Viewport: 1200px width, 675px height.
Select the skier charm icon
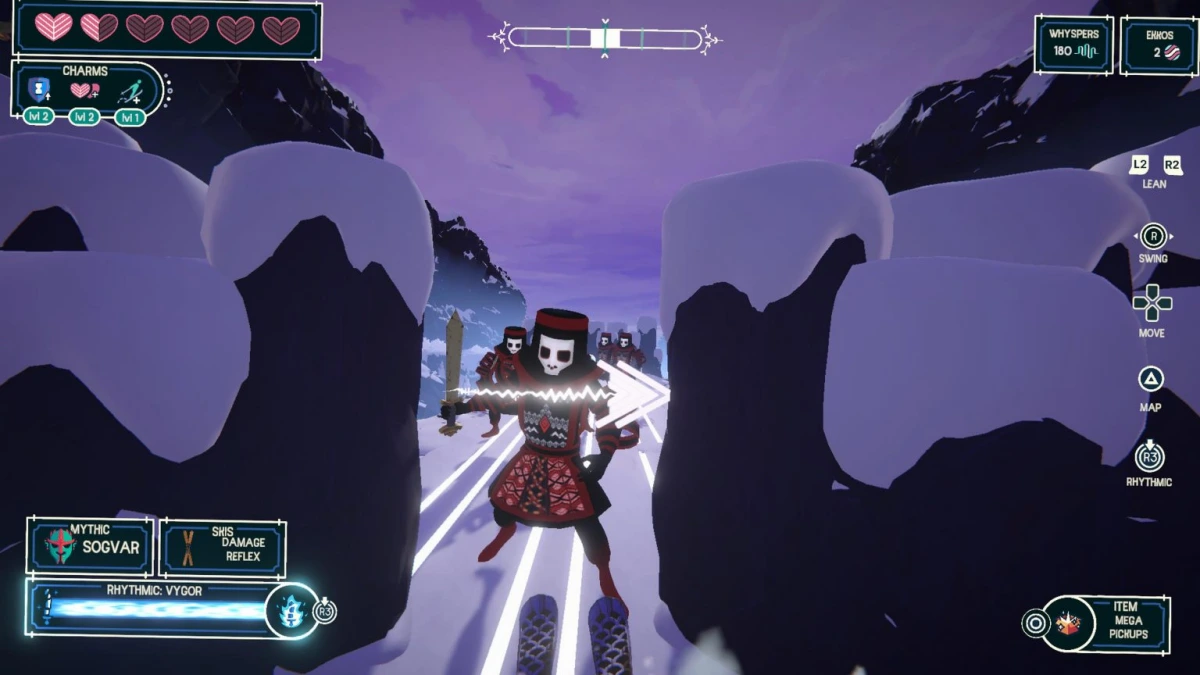128,93
